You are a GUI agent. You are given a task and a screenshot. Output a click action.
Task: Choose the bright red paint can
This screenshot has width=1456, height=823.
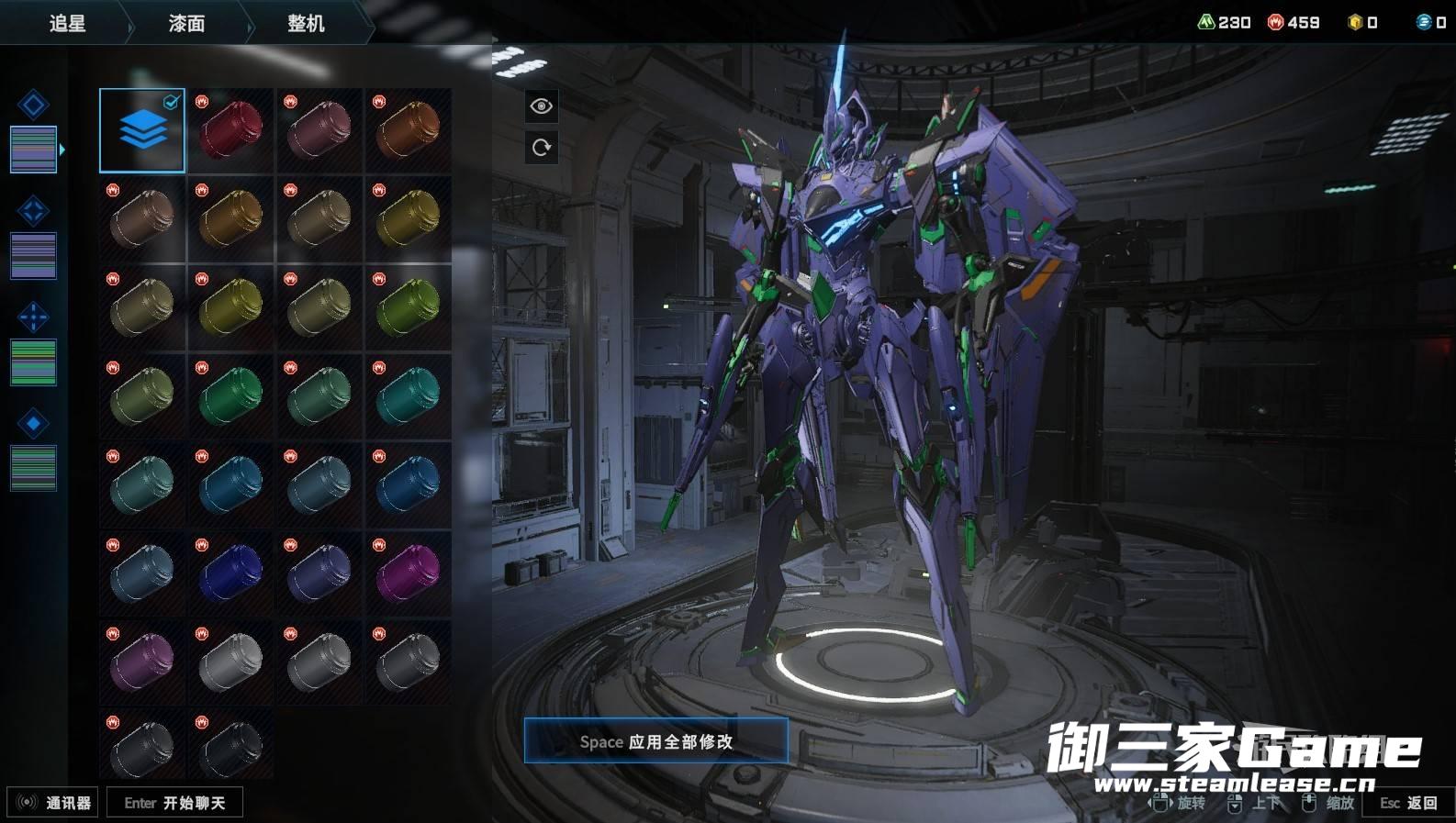point(230,130)
